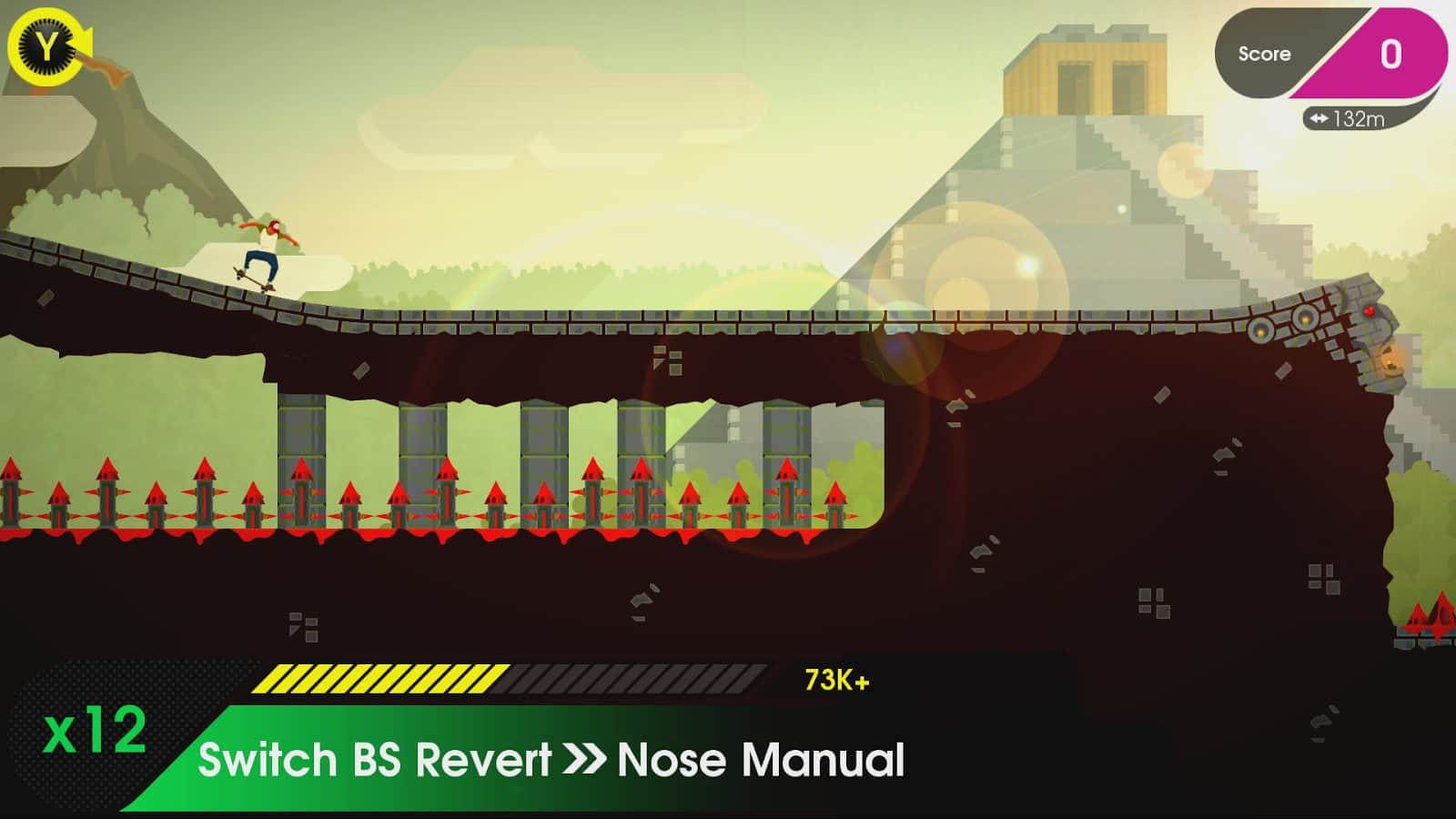Click the Score label text

click(x=1267, y=54)
